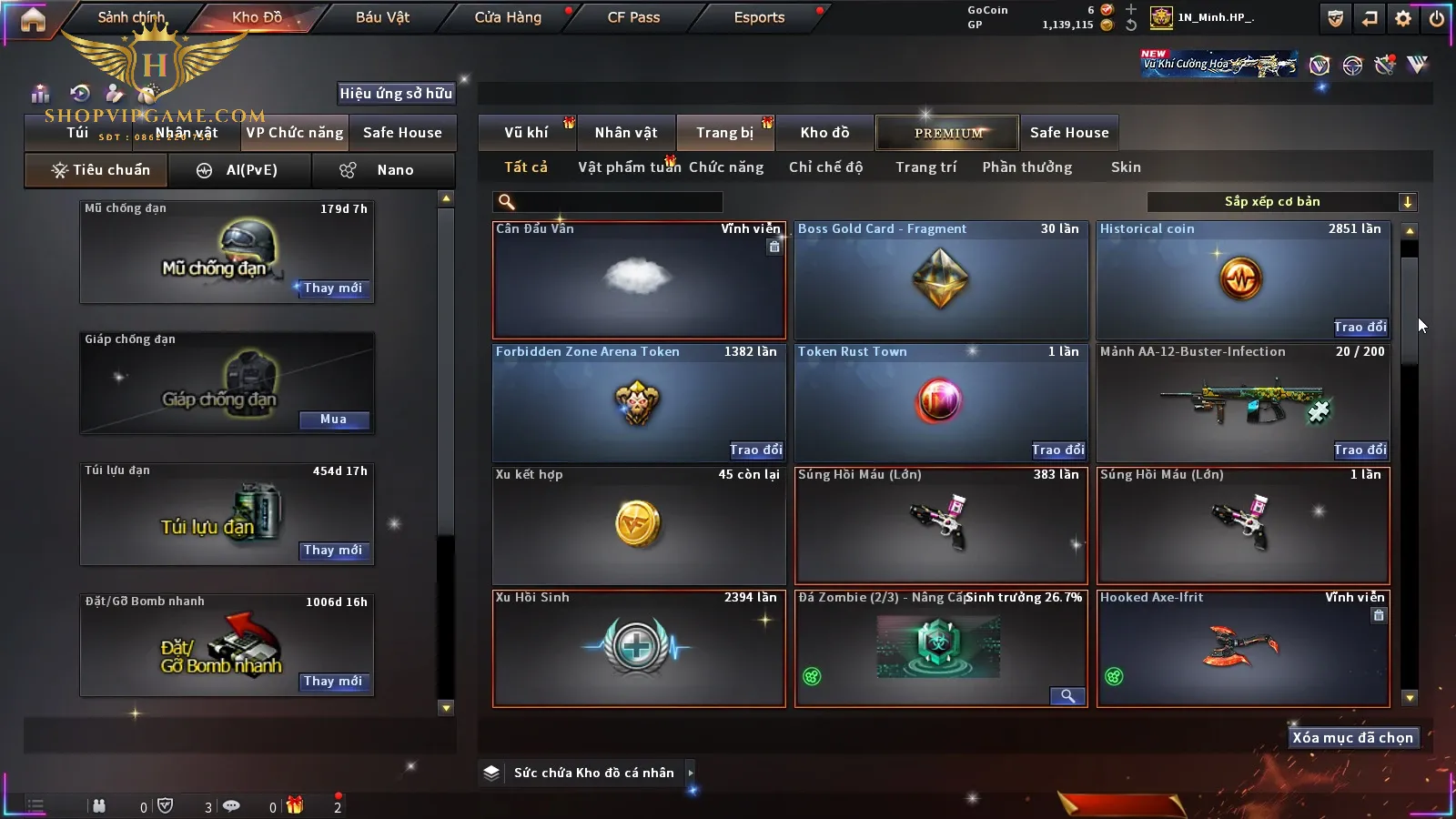Switch to the Skin filter tab
Image resolution: width=1456 pixels, height=819 pixels.
pyautogui.click(x=1126, y=167)
